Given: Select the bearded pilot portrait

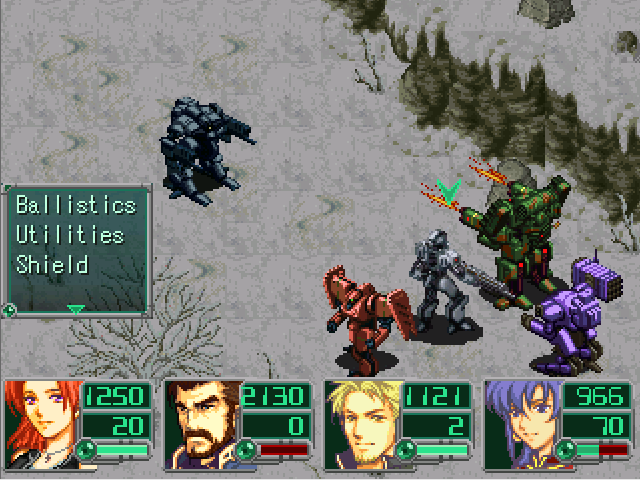Looking at the screenshot, I should [x=200, y=424].
